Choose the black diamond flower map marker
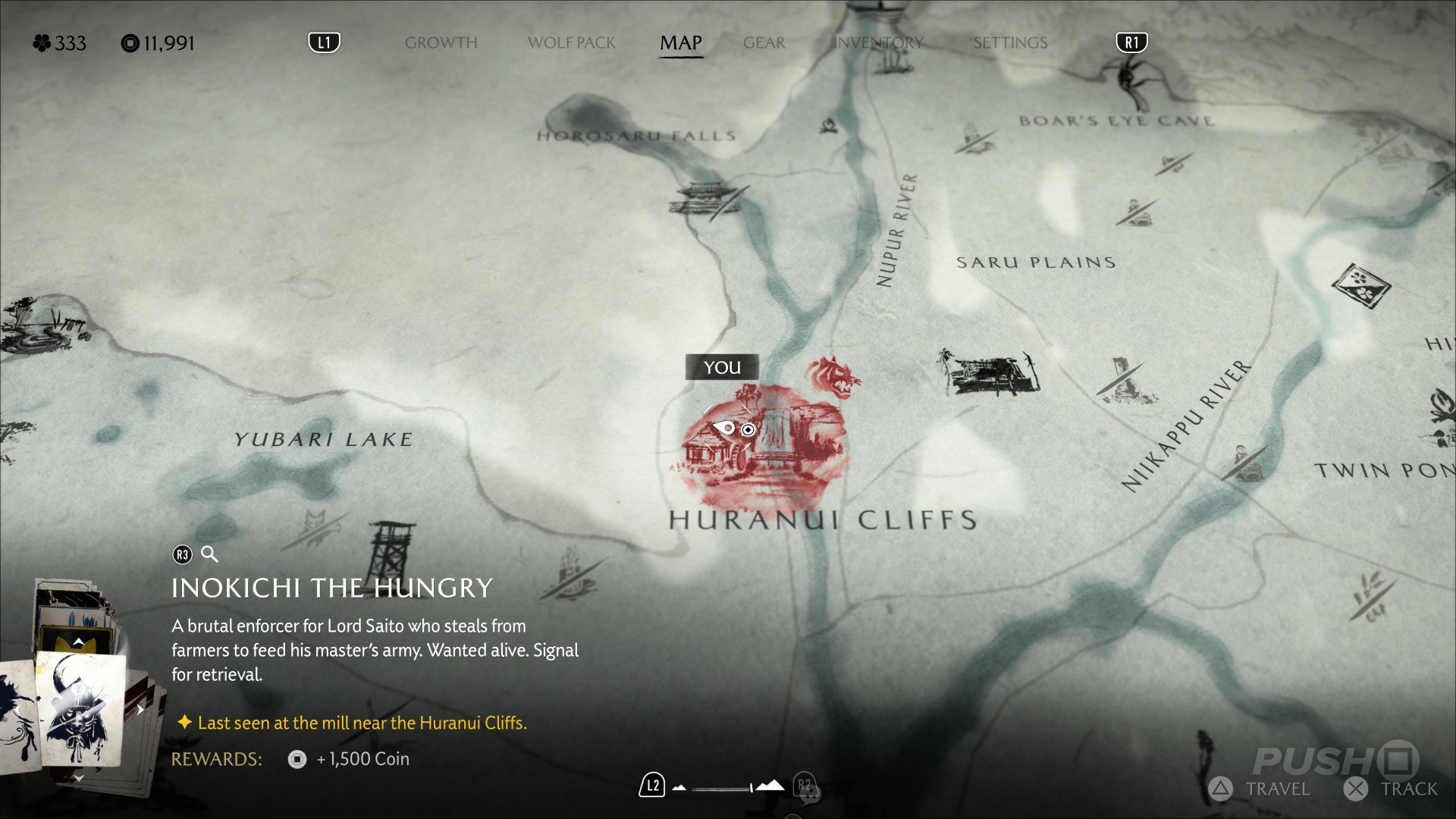This screenshot has height=819, width=1456. coord(1361,286)
